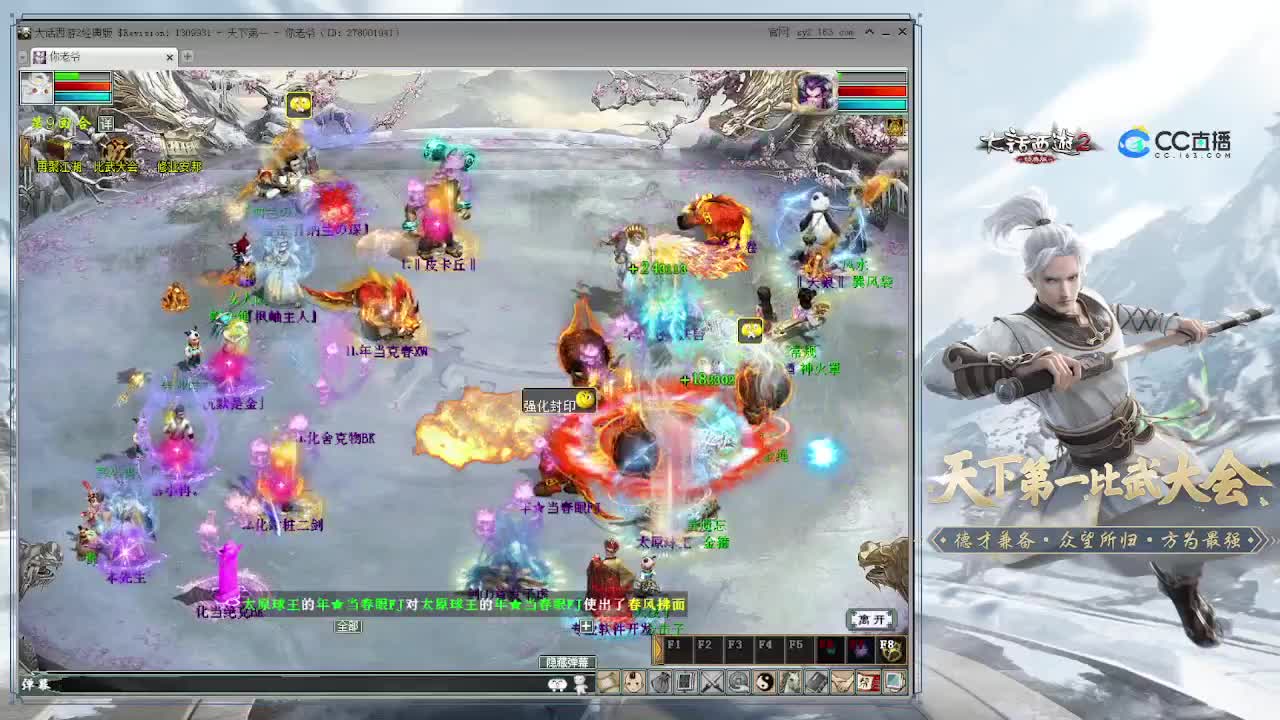
Task: Select the mirror frame icon on toolbar
Action: click(685, 684)
